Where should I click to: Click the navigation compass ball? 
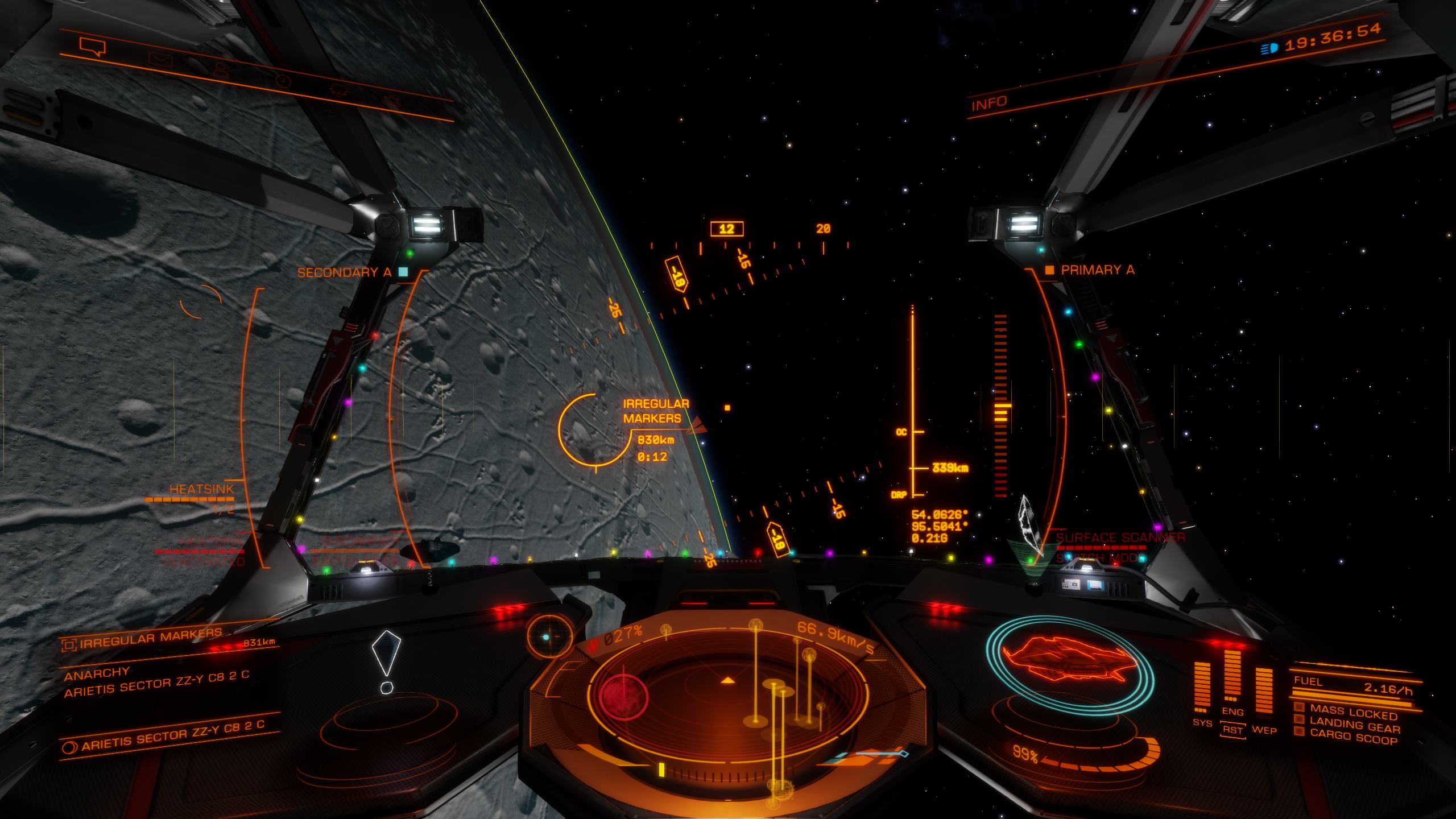(549, 636)
